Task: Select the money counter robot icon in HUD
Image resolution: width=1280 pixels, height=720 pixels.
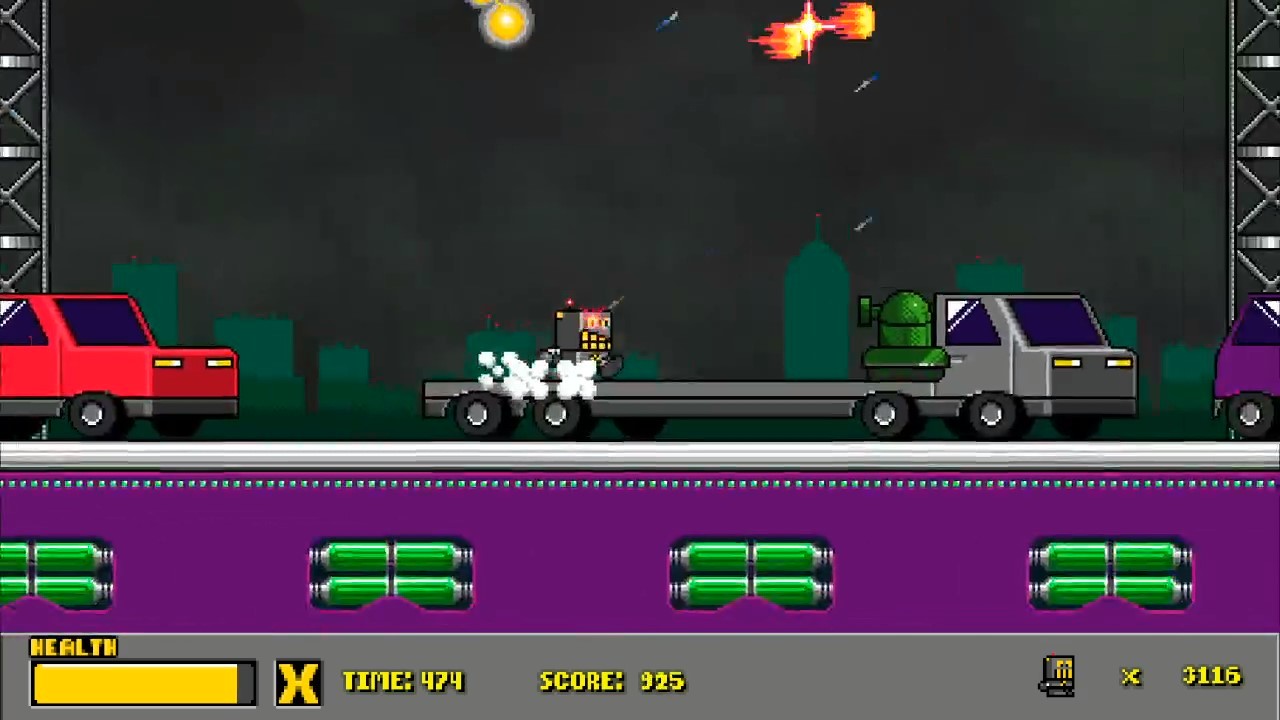Action: 1060,677
